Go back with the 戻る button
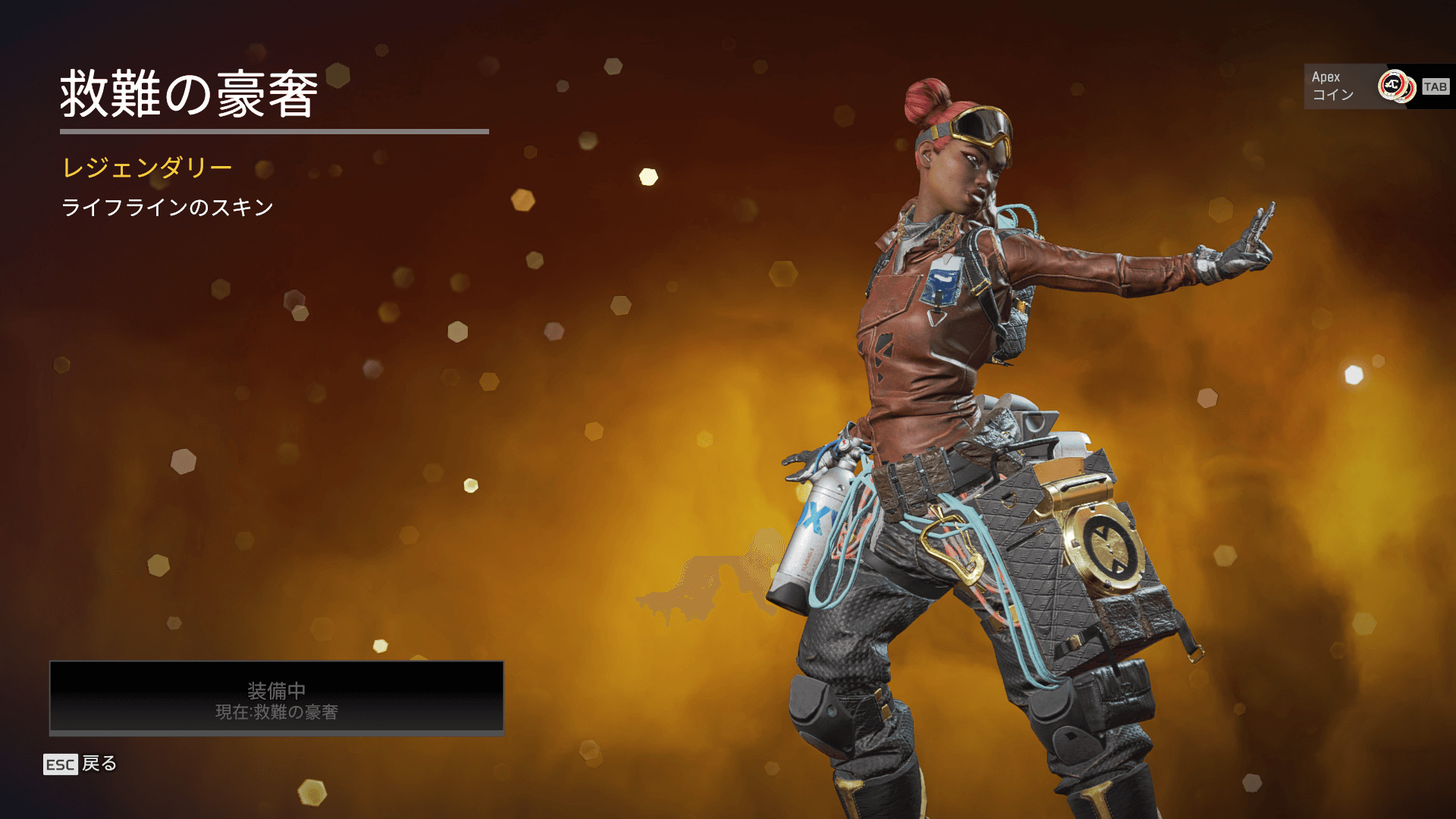This screenshot has width=1456, height=819. point(81,764)
